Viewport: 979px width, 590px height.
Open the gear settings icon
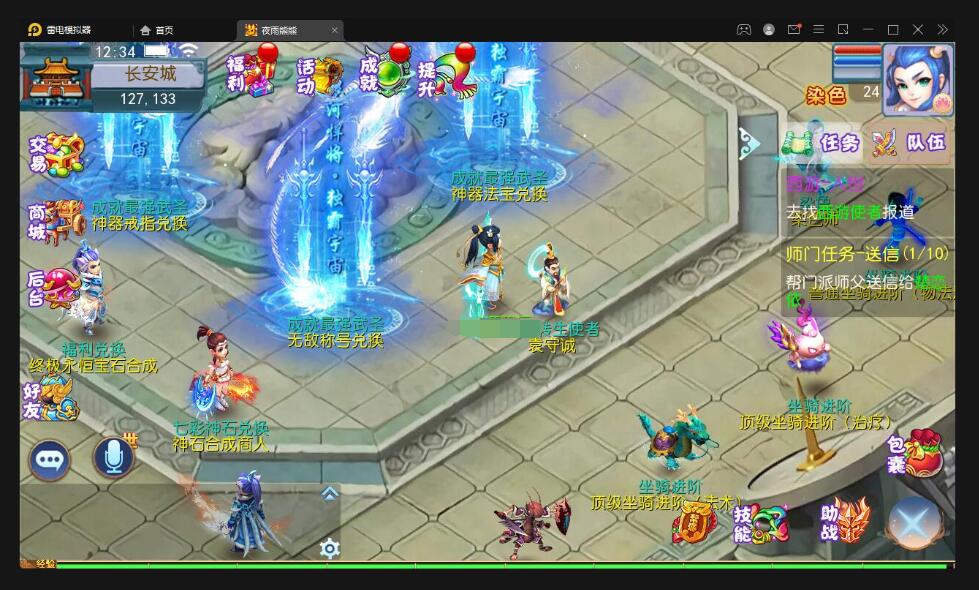point(329,547)
